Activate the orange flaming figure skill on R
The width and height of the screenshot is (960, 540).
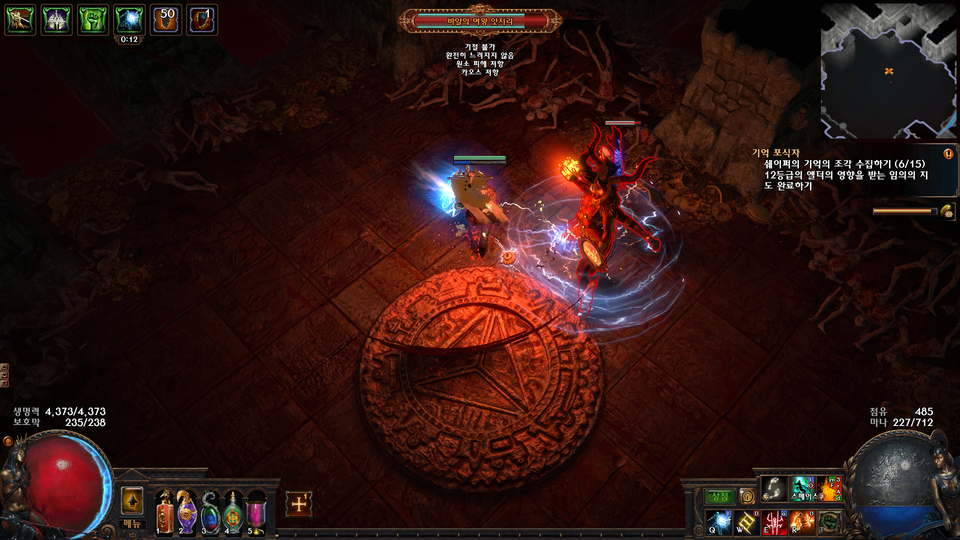(802, 522)
